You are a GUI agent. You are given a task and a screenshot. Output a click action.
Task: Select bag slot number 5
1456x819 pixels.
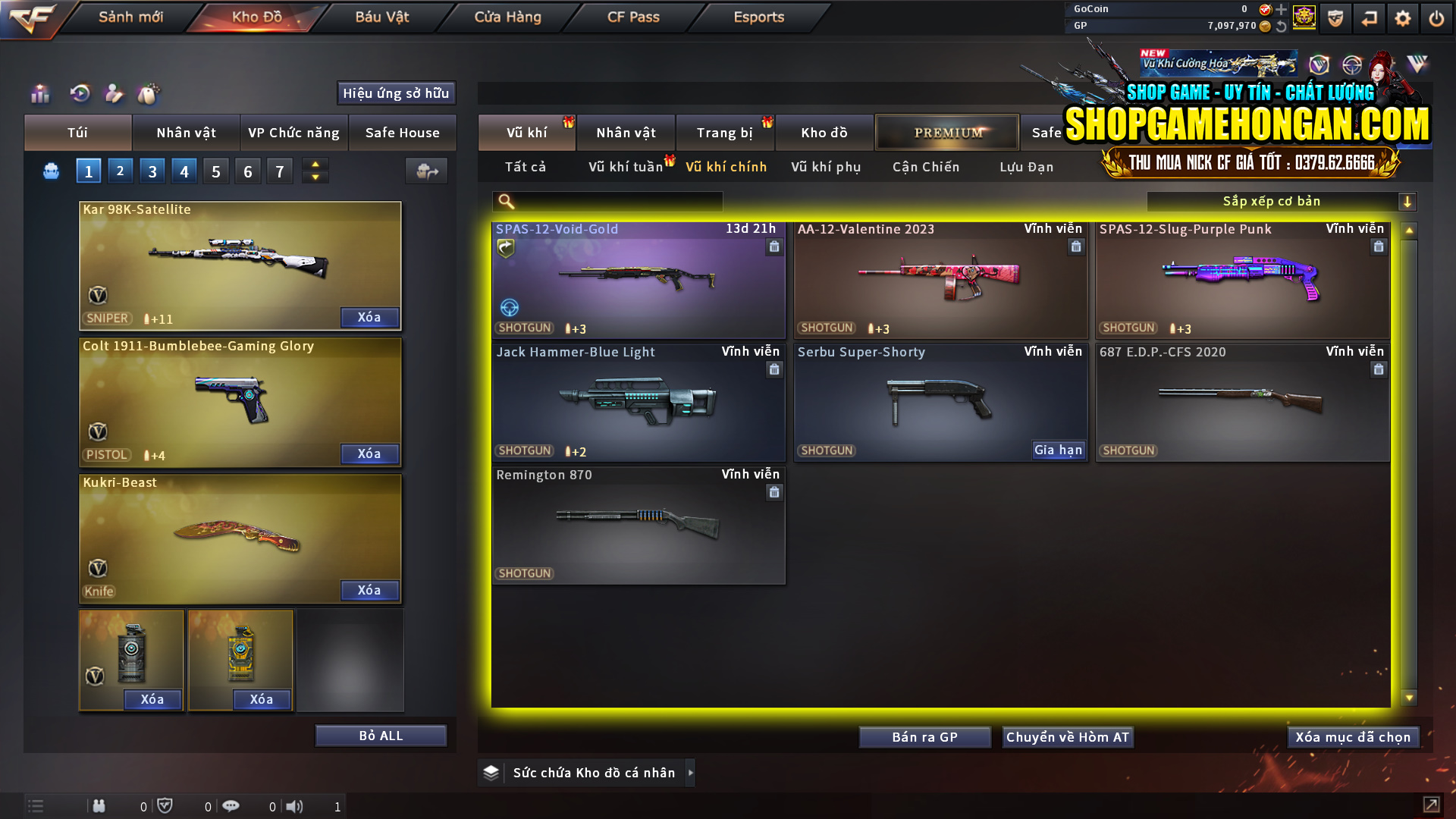[215, 171]
